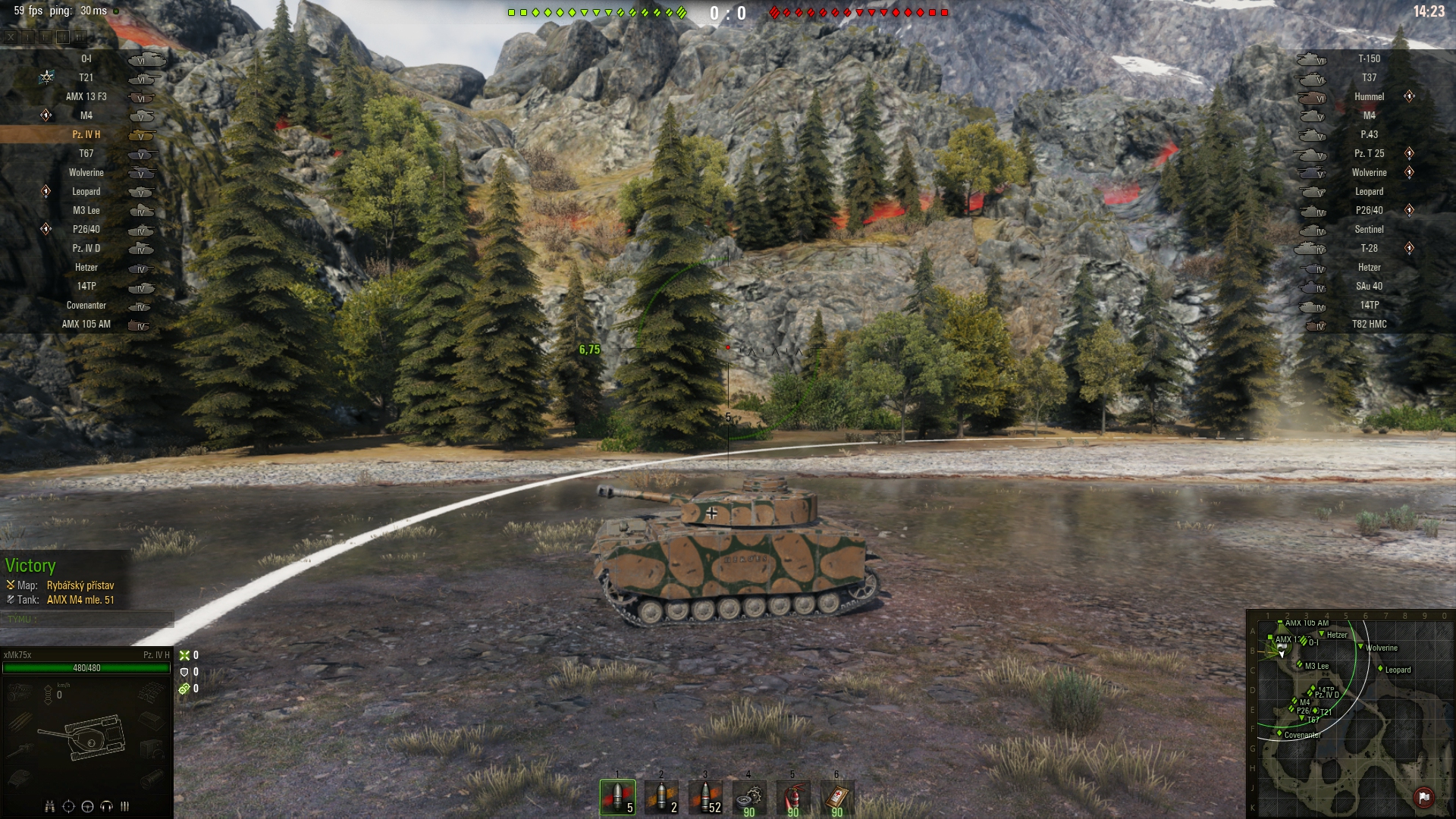Select the AMX 13 F3 ally row
1456x819 pixels.
tap(86, 97)
